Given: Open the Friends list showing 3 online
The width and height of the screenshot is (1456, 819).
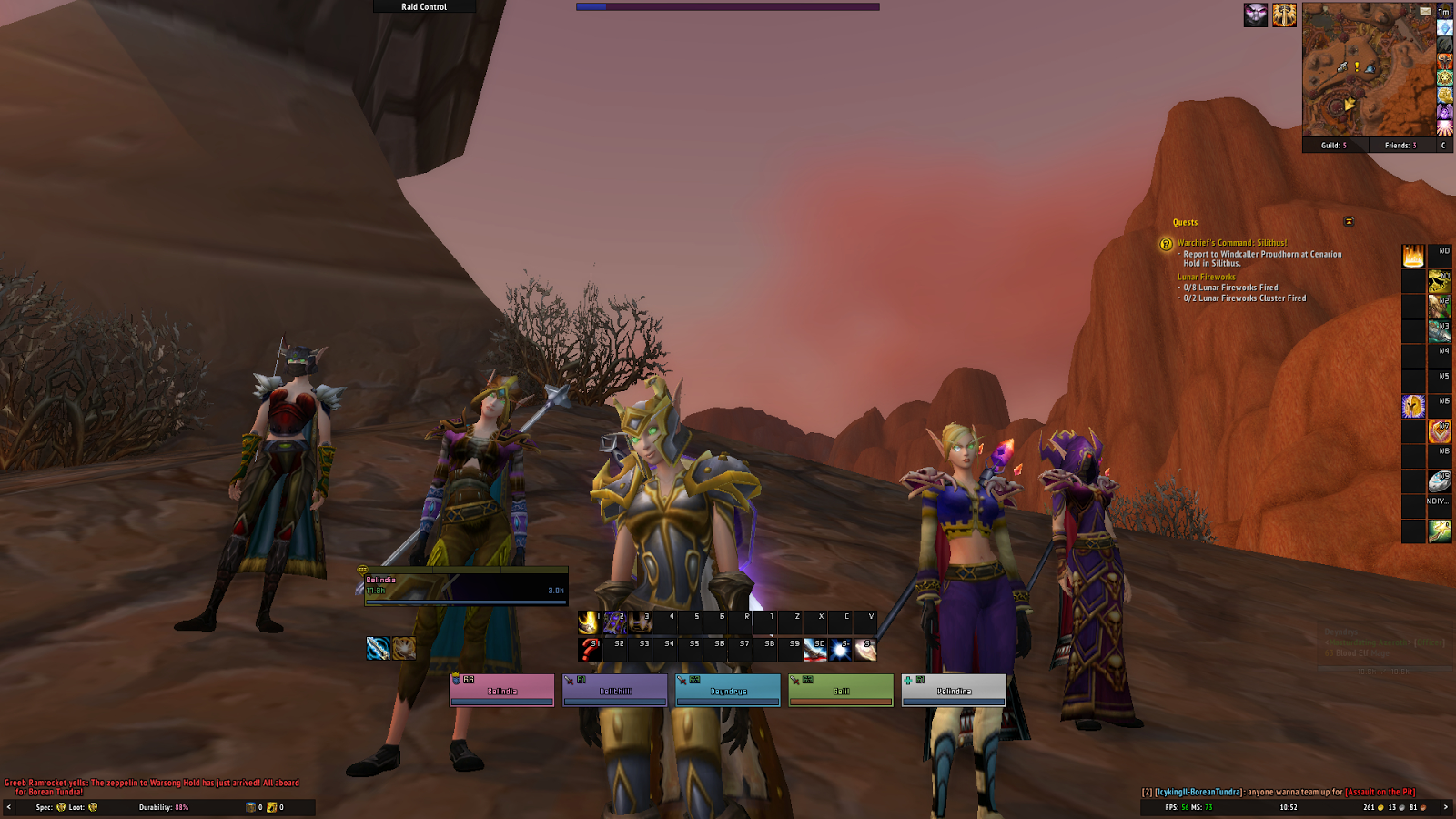Looking at the screenshot, I should click(1400, 144).
